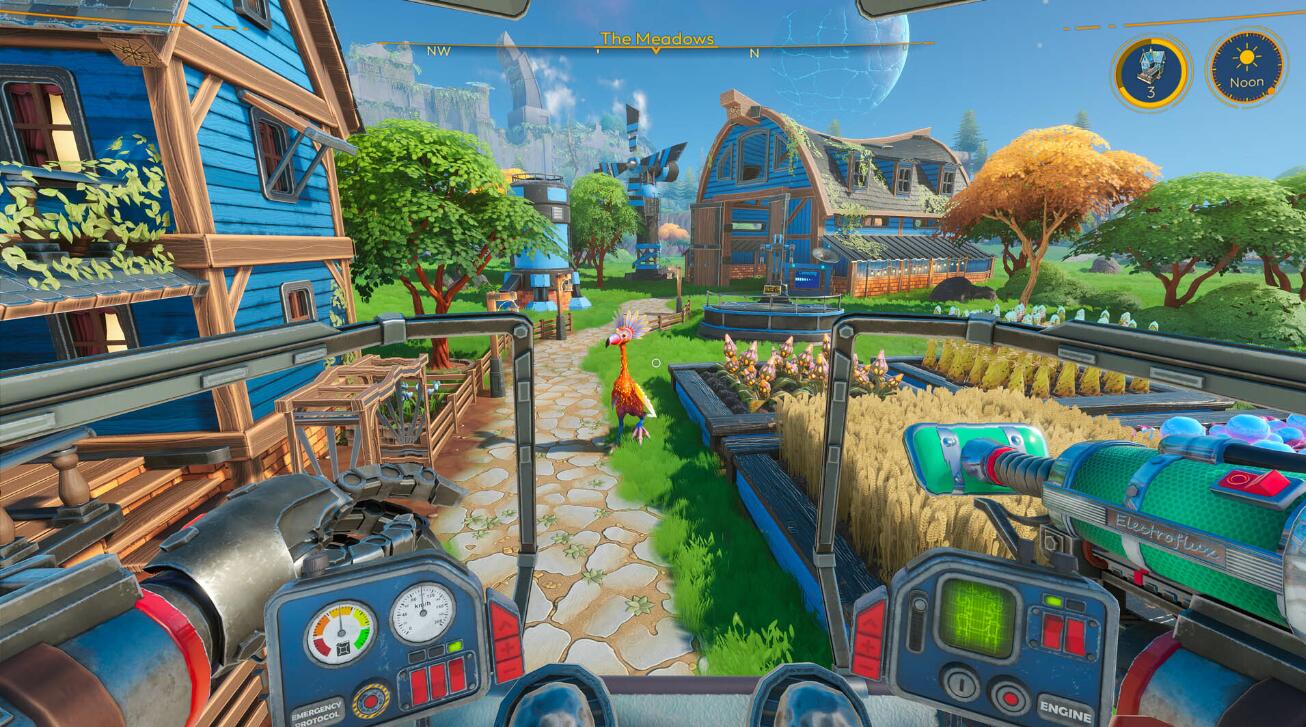Click the Noon sun time icon
The width and height of the screenshot is (1306, 727).
1245,68
